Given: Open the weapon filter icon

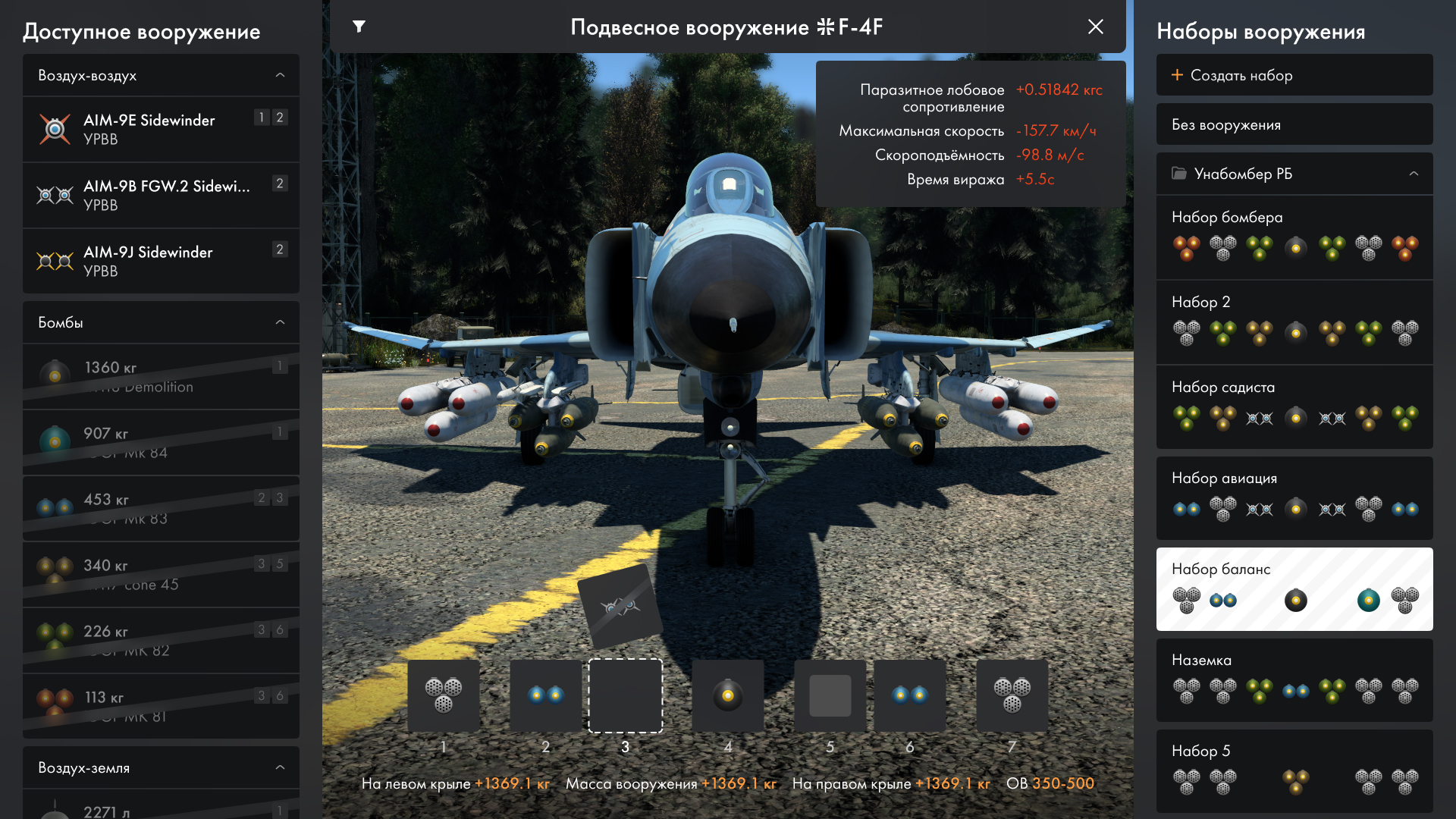Looking at the screenshot, I should click(359, 27).
